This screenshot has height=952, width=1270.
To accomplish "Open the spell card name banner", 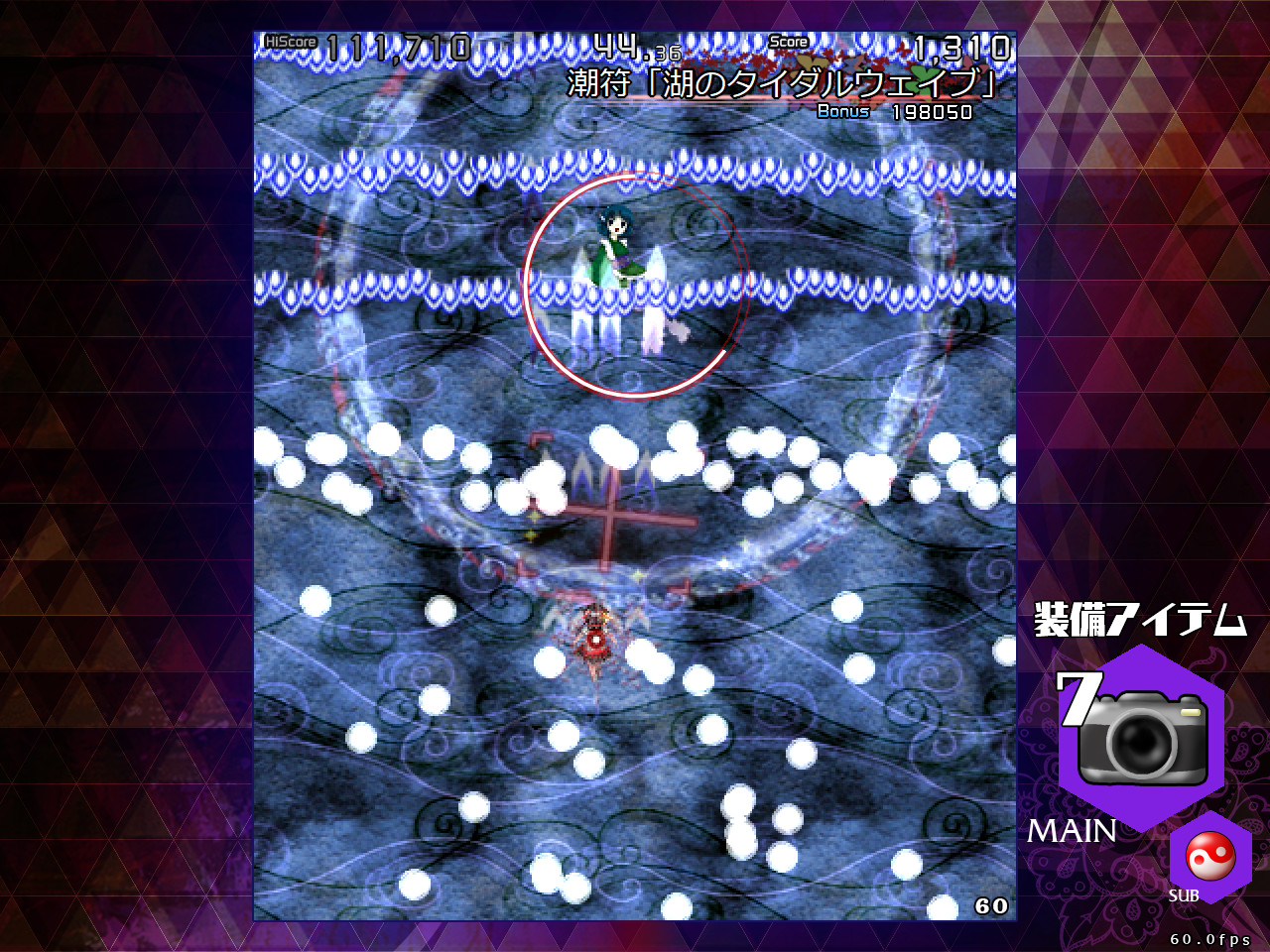I will pyautogui.click(x=779, y=84).
